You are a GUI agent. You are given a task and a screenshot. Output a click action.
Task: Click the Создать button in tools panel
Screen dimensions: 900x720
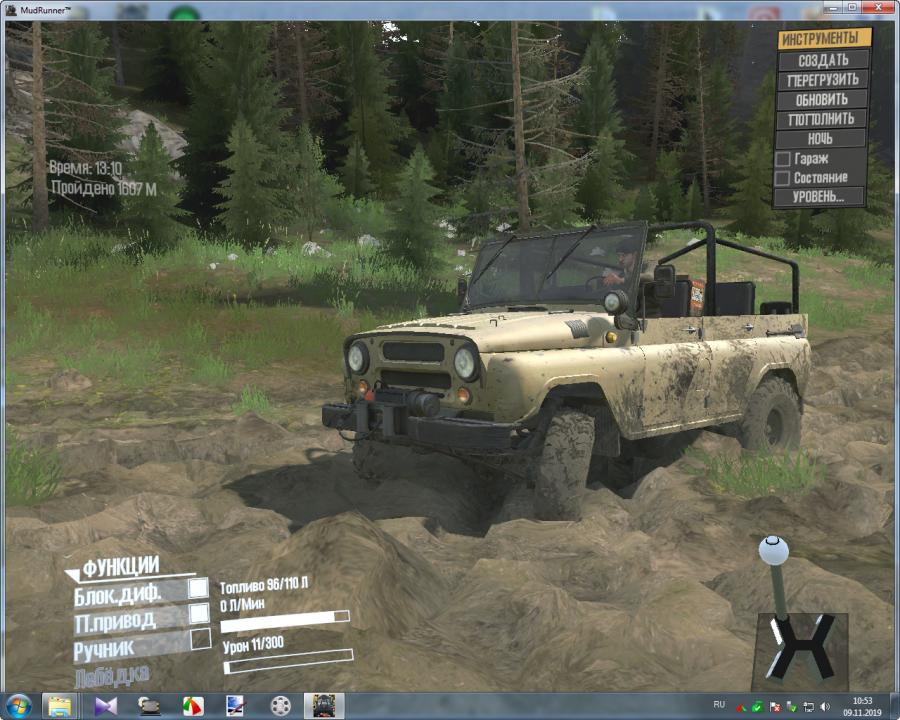pyautogui.click(x=822, y=60)
